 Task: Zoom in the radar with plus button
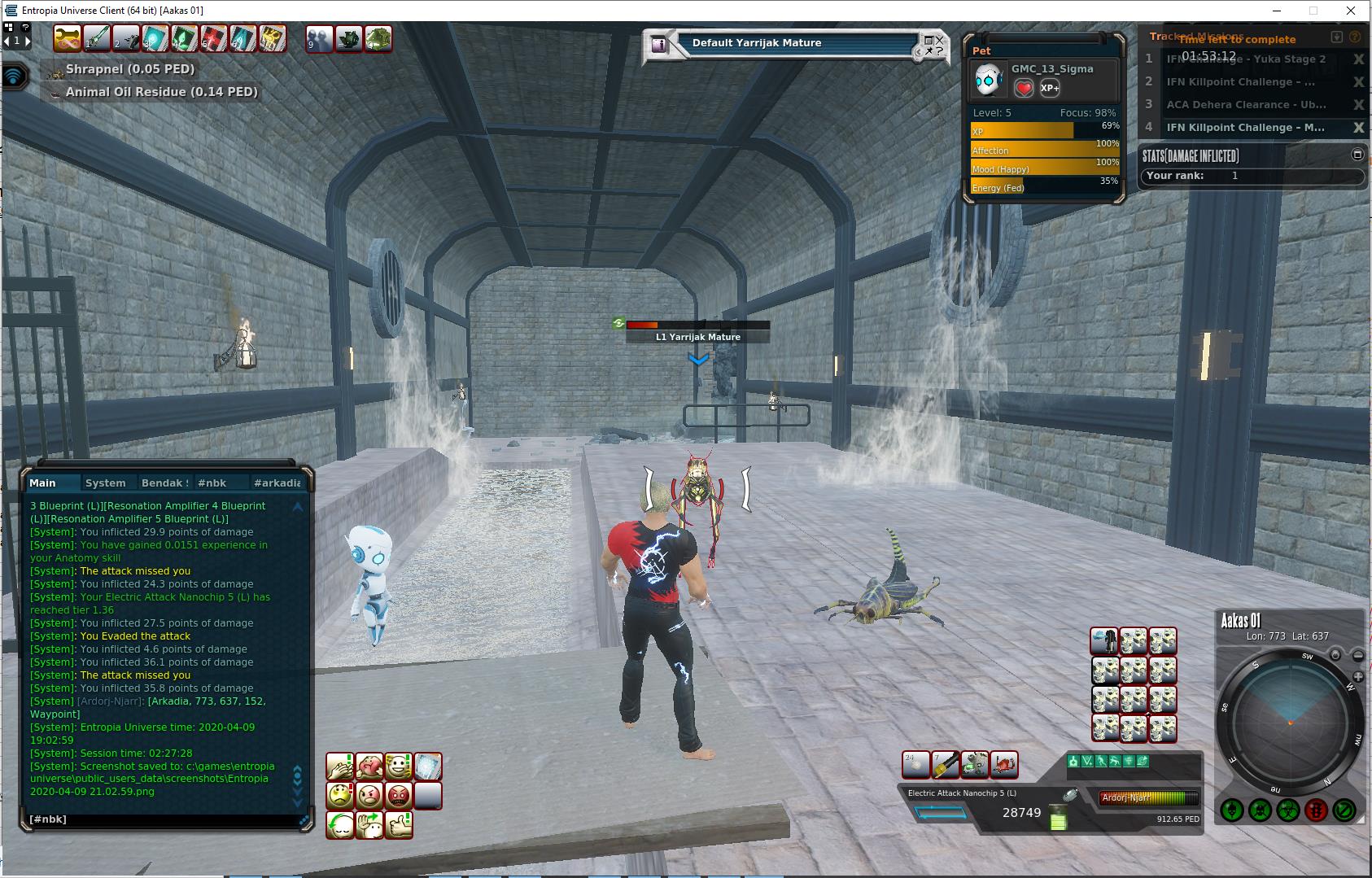coord(1358,677)
